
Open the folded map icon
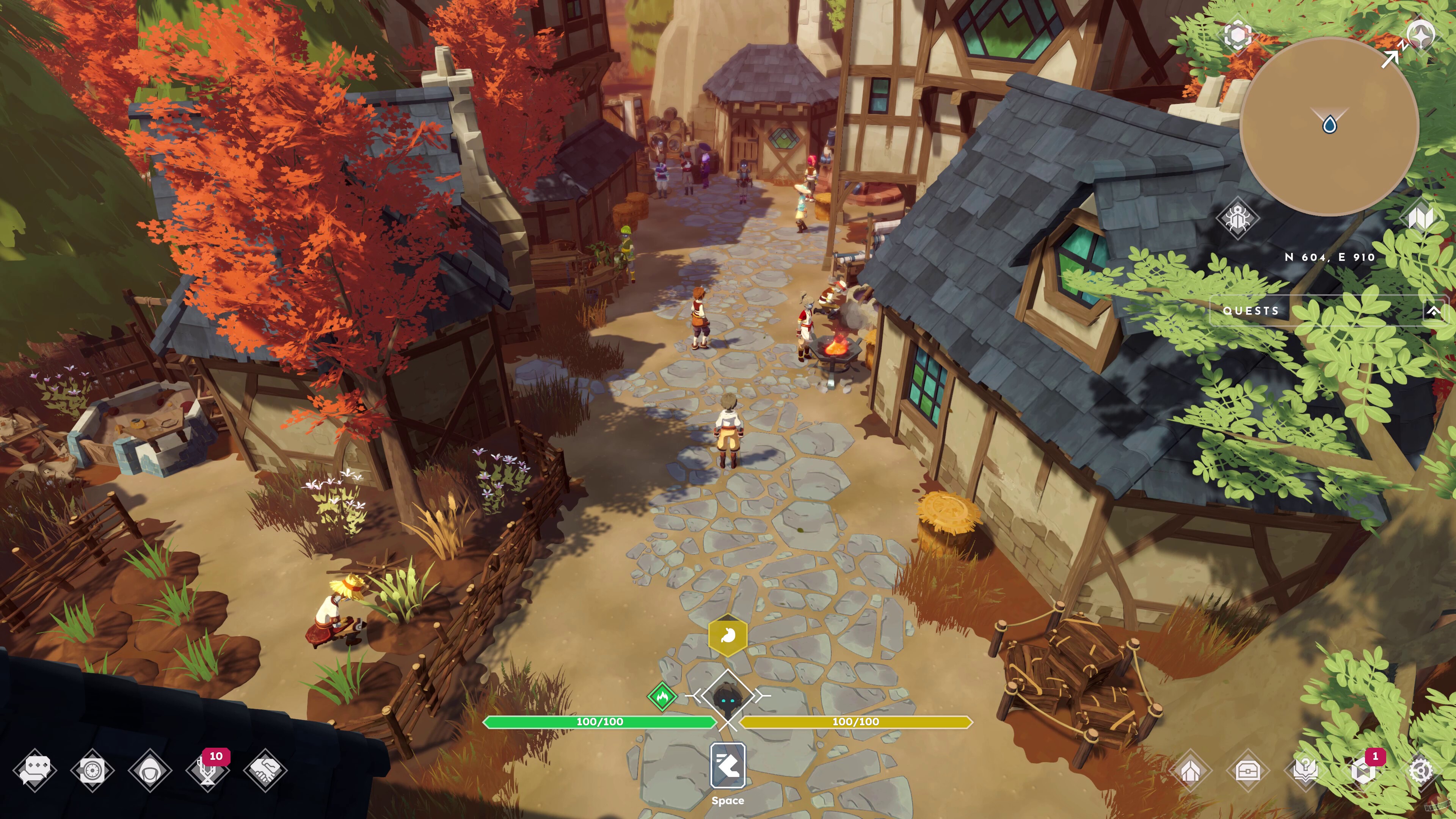(x=1420, y=218)
